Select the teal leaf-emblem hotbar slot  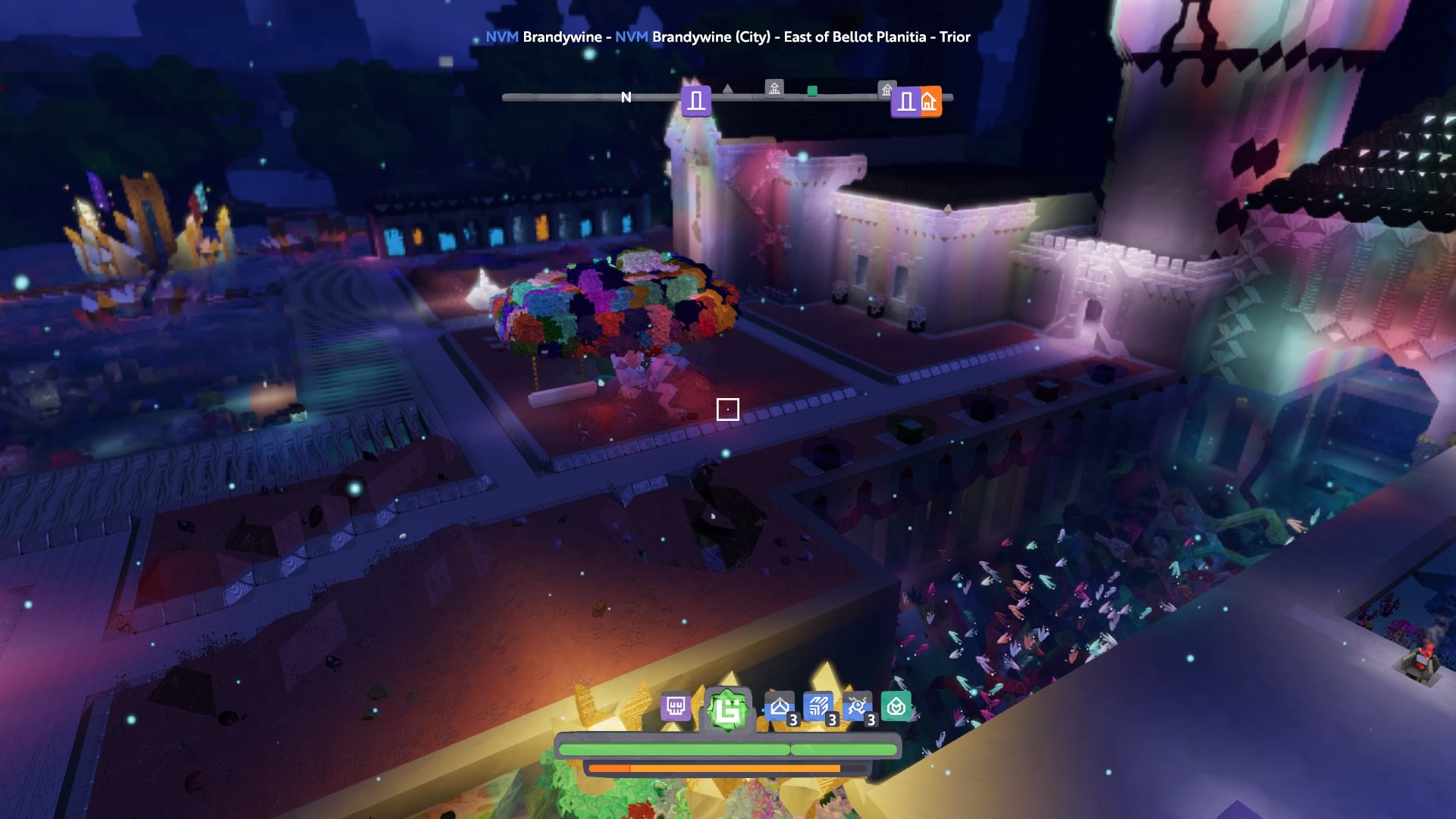896,708
